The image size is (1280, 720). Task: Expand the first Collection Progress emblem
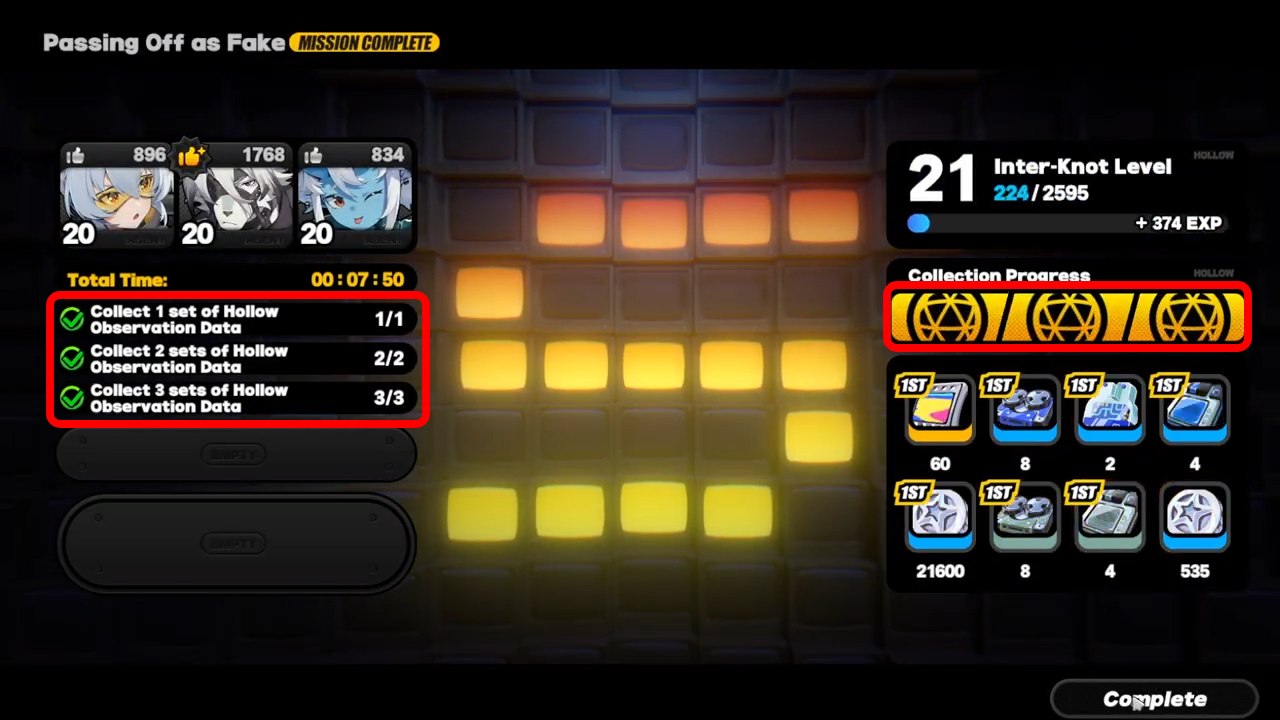(x=948, y=317)
